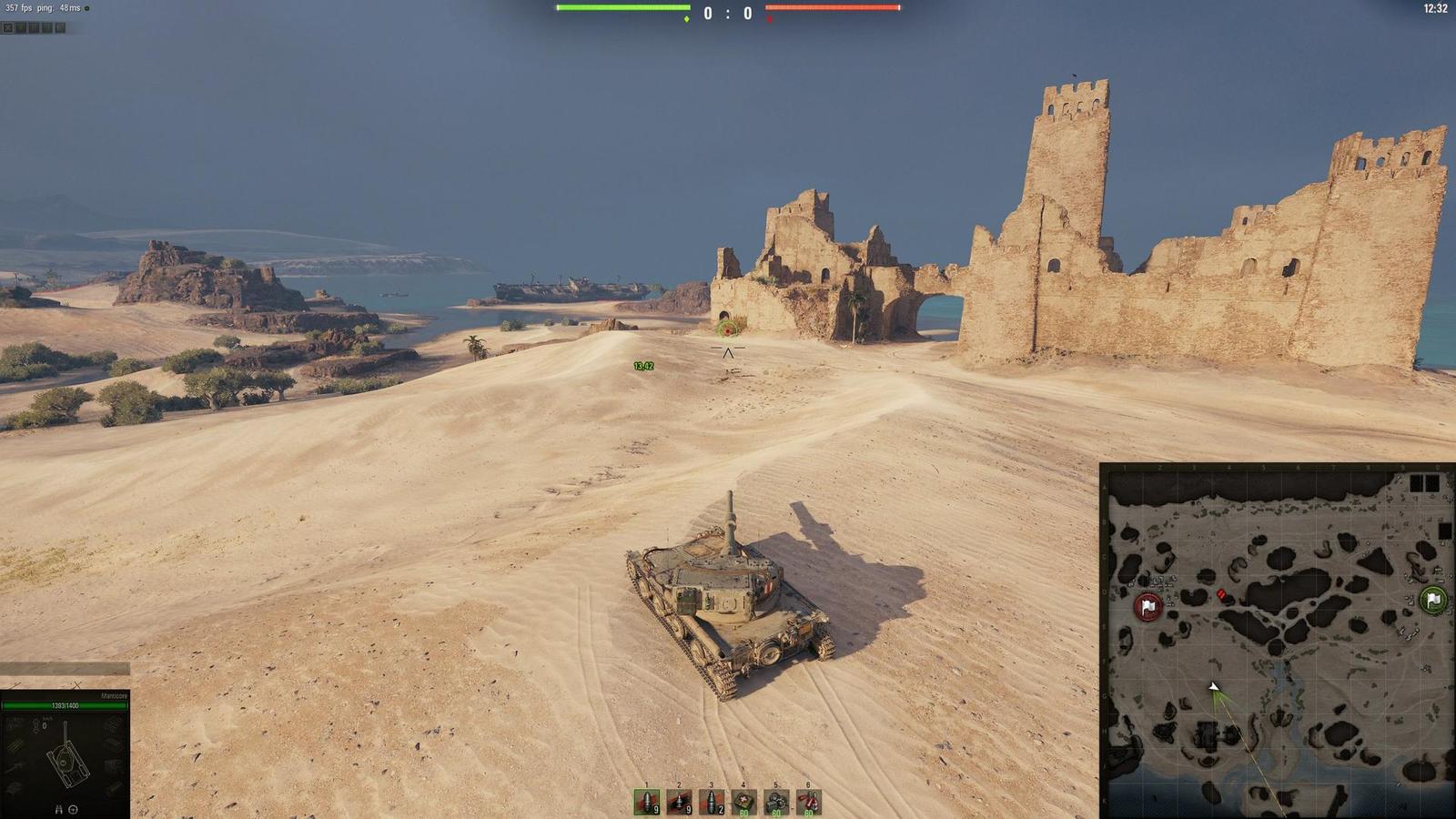This screenshot has width=1456, height=819.
Task: Click the binoculars icon on the damage panel
Action: pos(59,810)
